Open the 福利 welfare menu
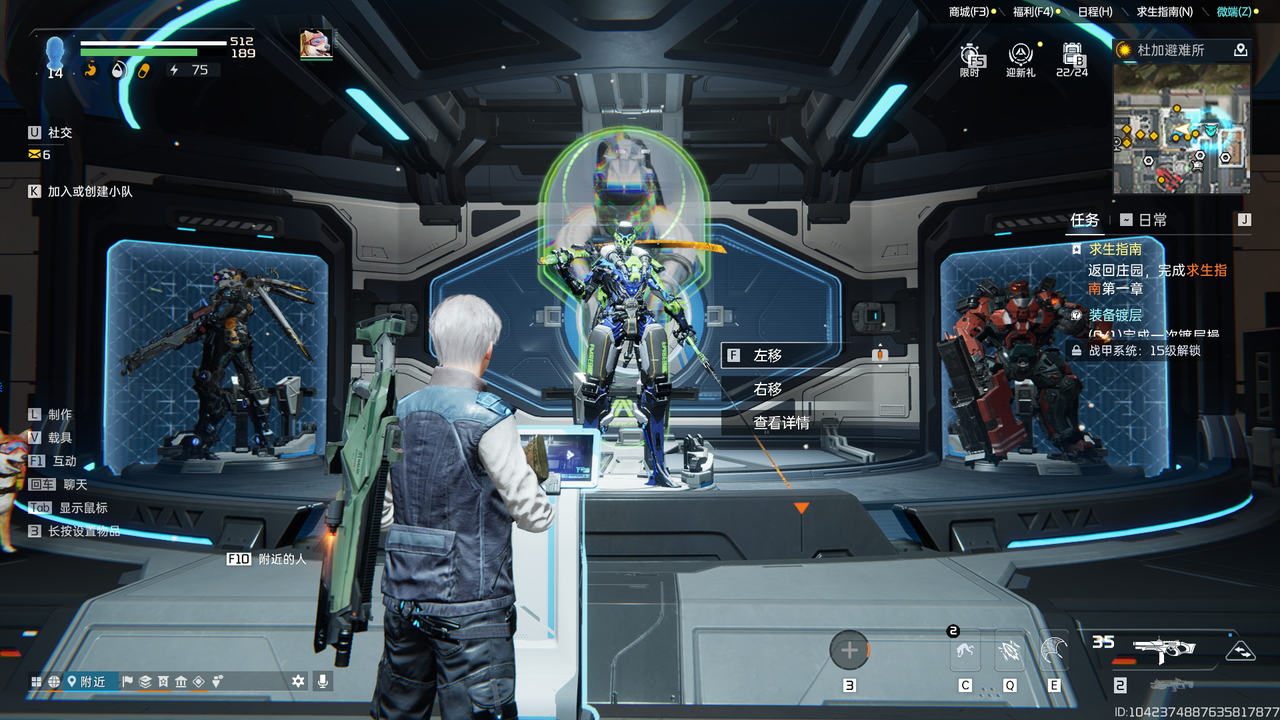This screenshot has width=1280, height=720. [1033, 12]
